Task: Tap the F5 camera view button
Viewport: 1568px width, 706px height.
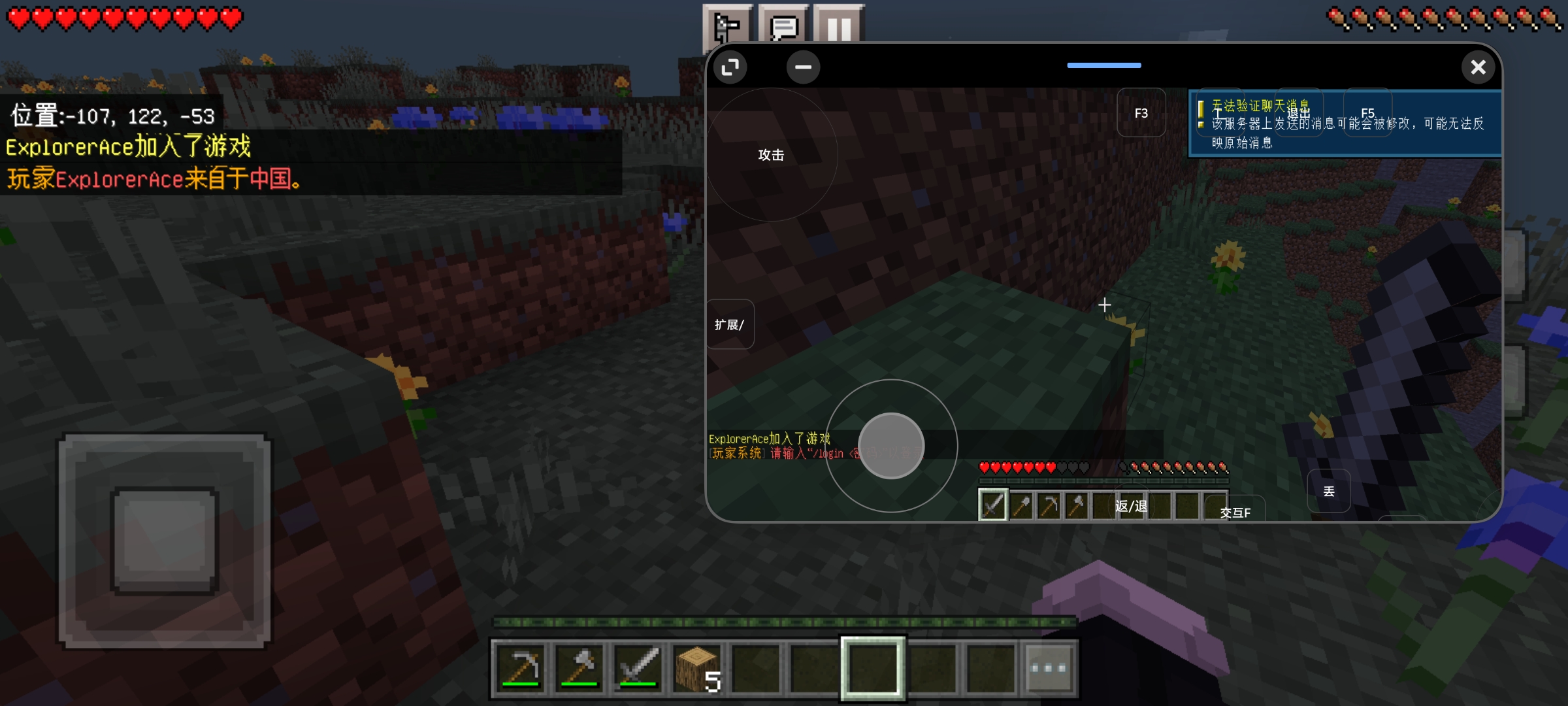Action: coord(1367,112)
